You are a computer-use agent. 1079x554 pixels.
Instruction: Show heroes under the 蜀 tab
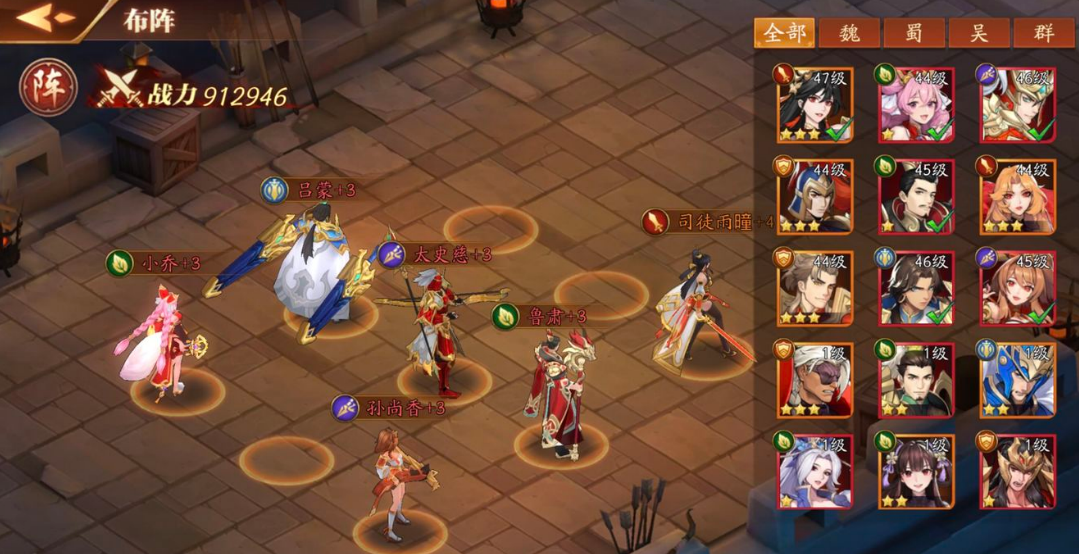point(913,32)
